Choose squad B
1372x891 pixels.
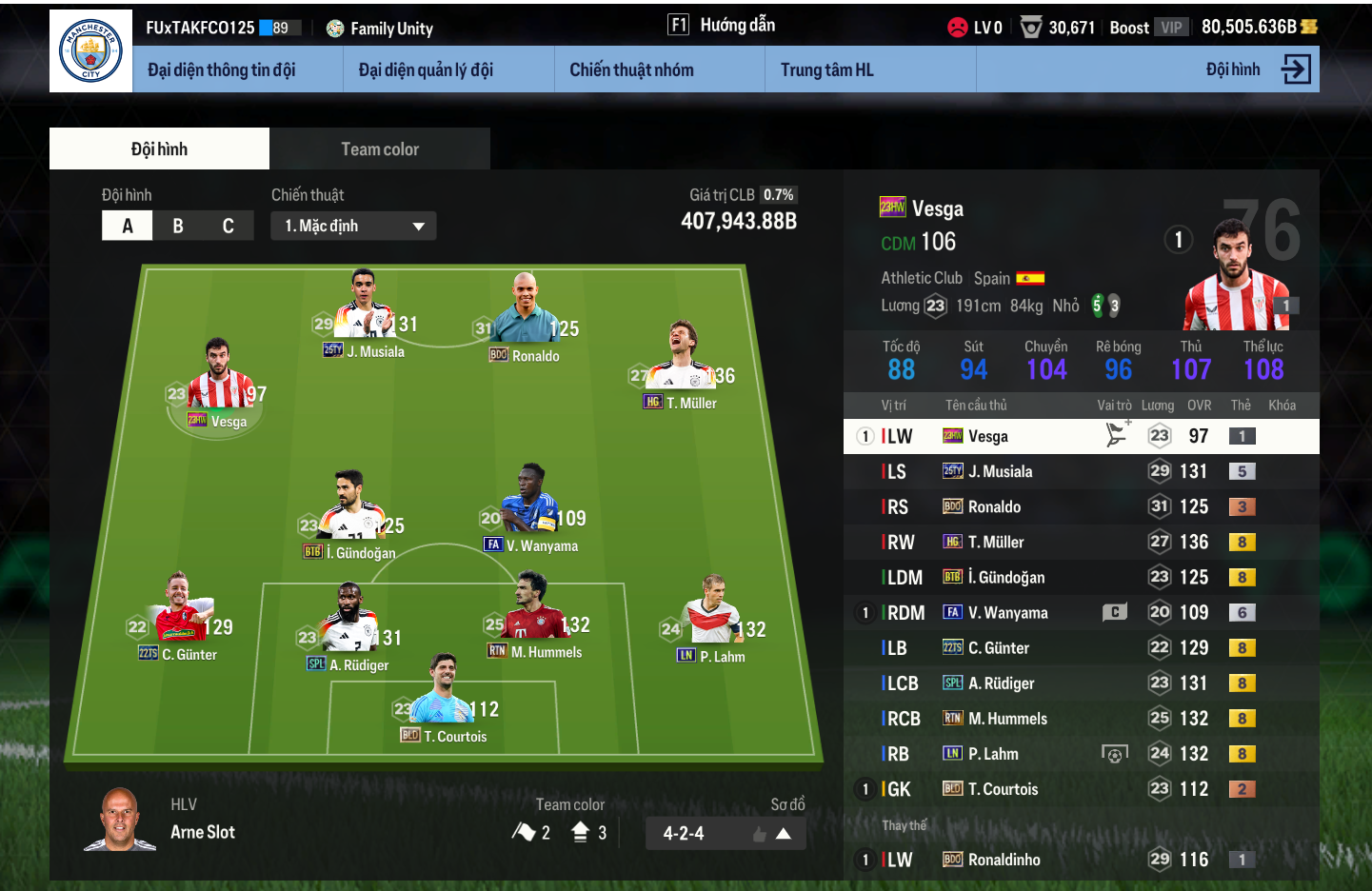178,226
